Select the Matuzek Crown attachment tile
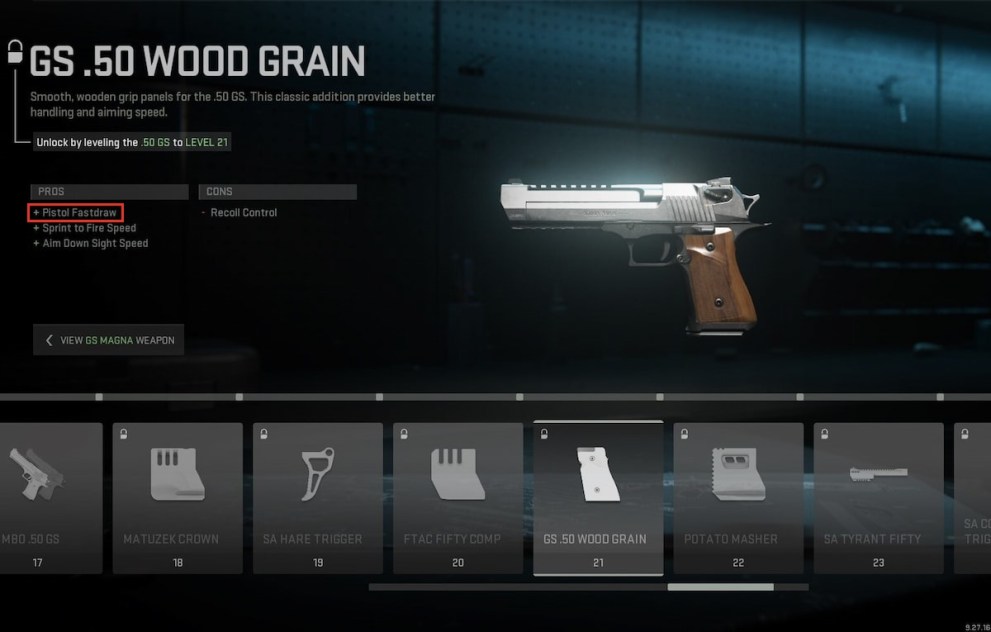 point(178,497)
